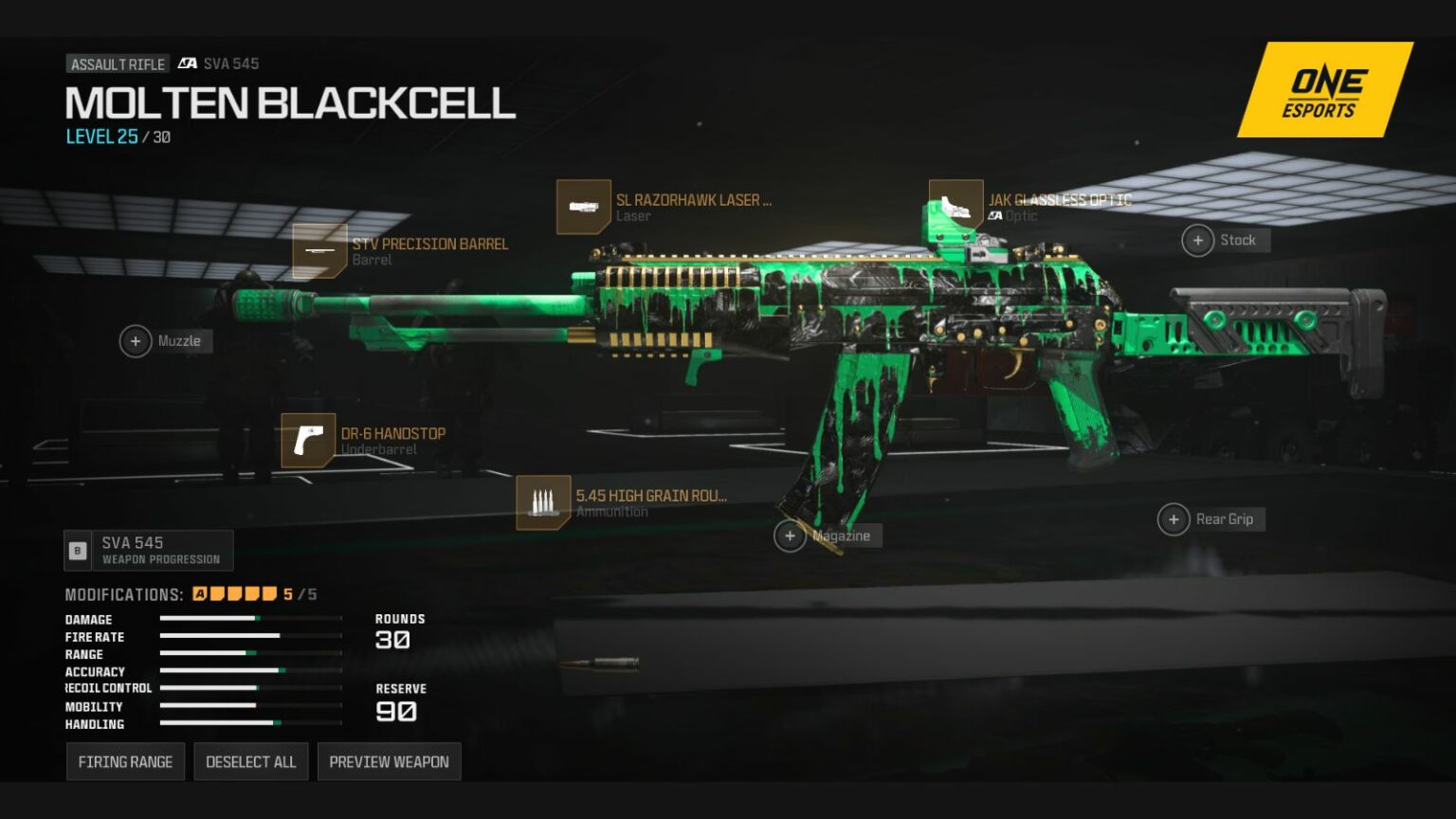The image size is (1456, 819).
Task: Select the Assault Rifle category label
Action: 117,64
